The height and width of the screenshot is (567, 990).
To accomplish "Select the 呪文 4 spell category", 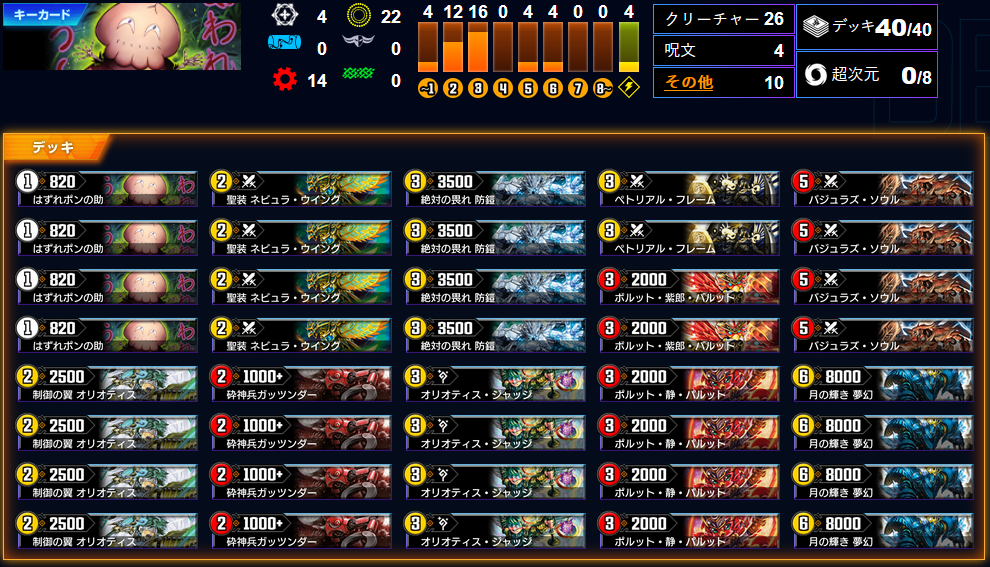I will [724, 51].
